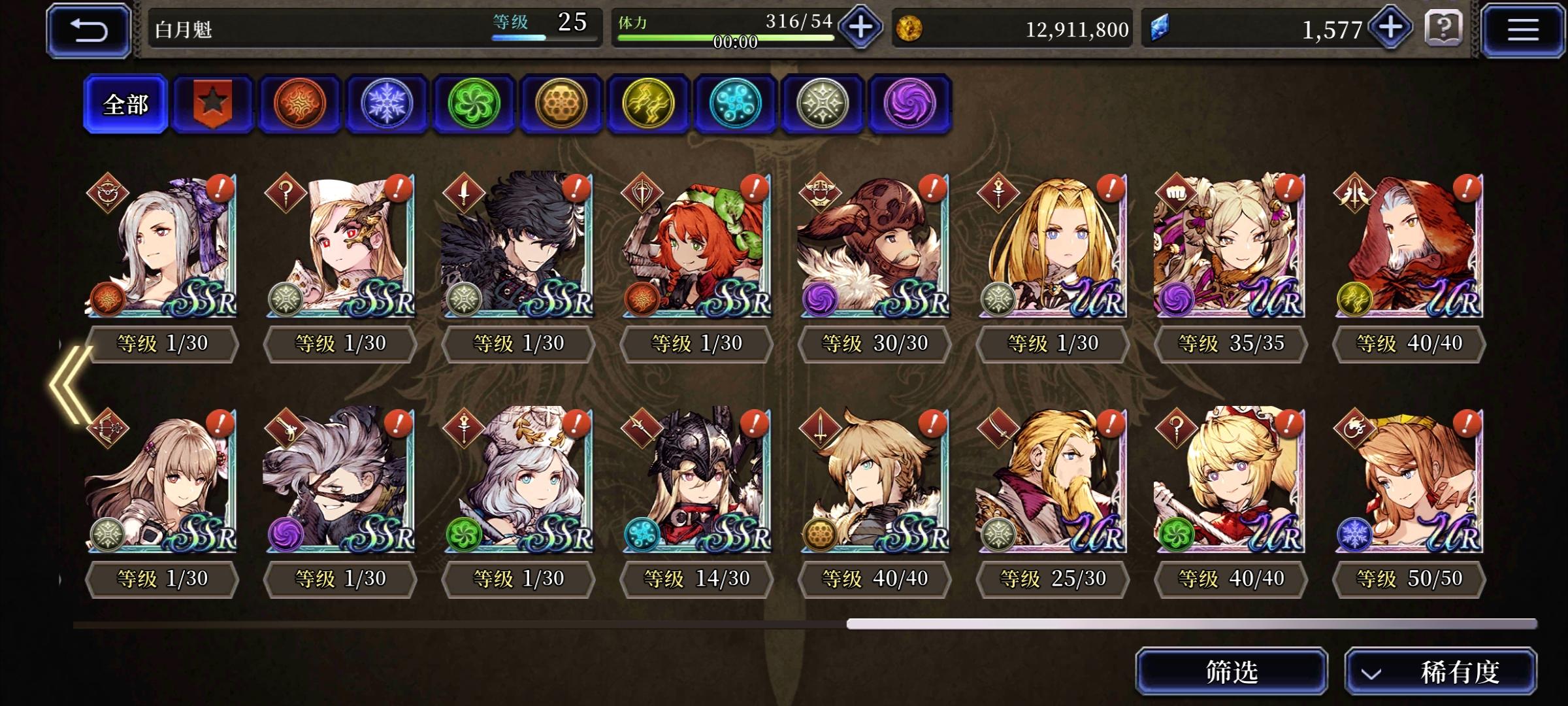This screenshot has height=706, width=1568.
Task: Toggle the red star favorites filter
Action: coord(212,105)
